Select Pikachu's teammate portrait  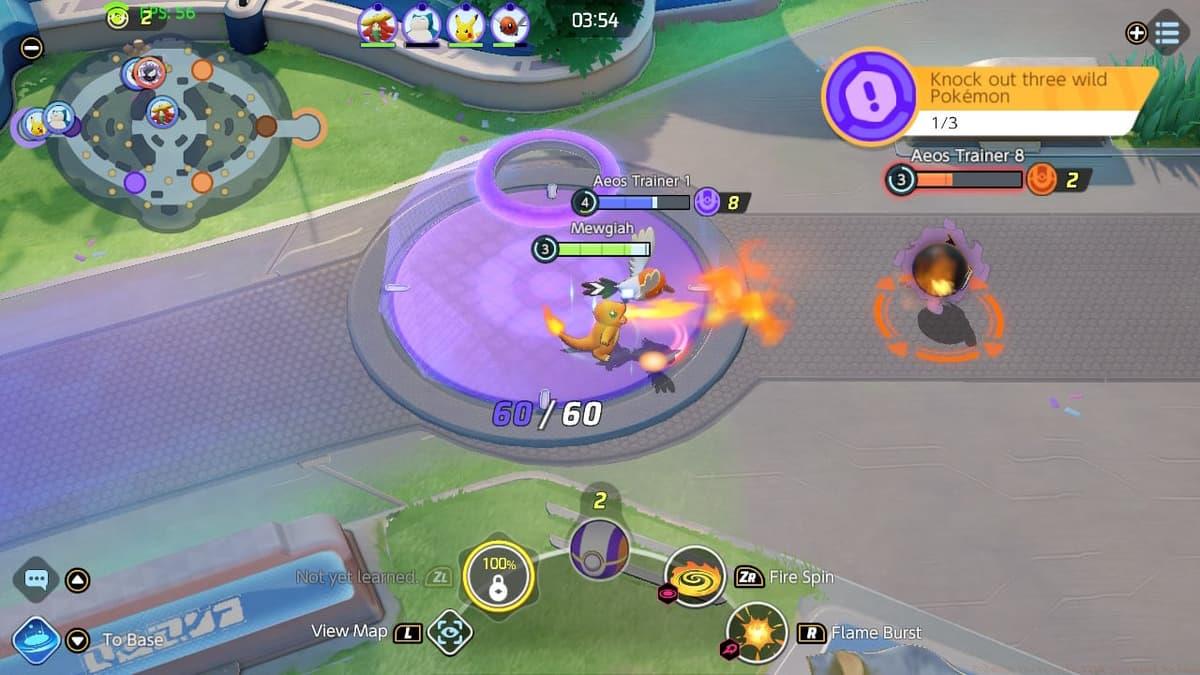(x=465, y=25)
